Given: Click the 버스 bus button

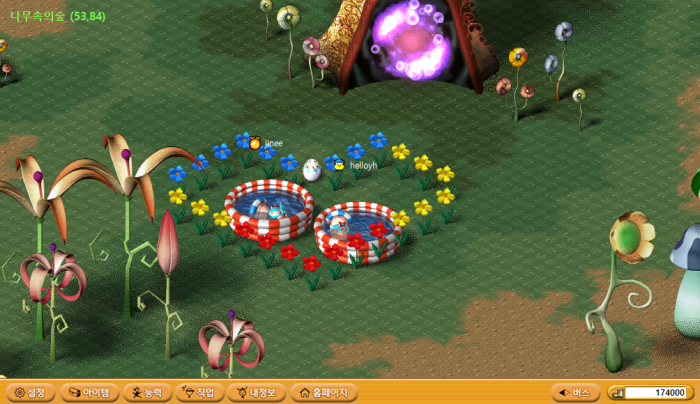Looking at the screenshot, I should 575,393.
